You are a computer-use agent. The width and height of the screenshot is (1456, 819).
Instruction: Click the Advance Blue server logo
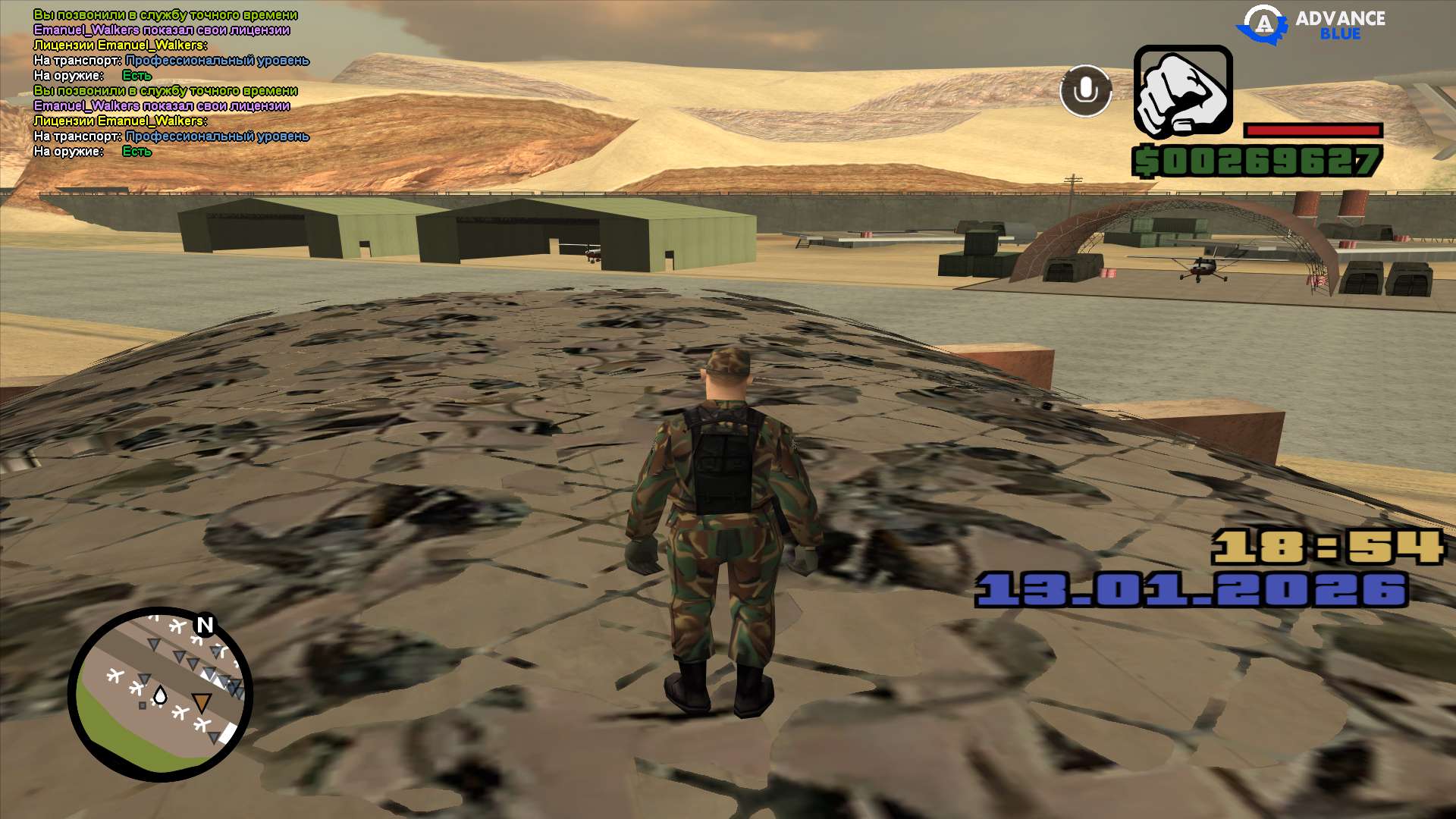click(x=1311, y=24)
